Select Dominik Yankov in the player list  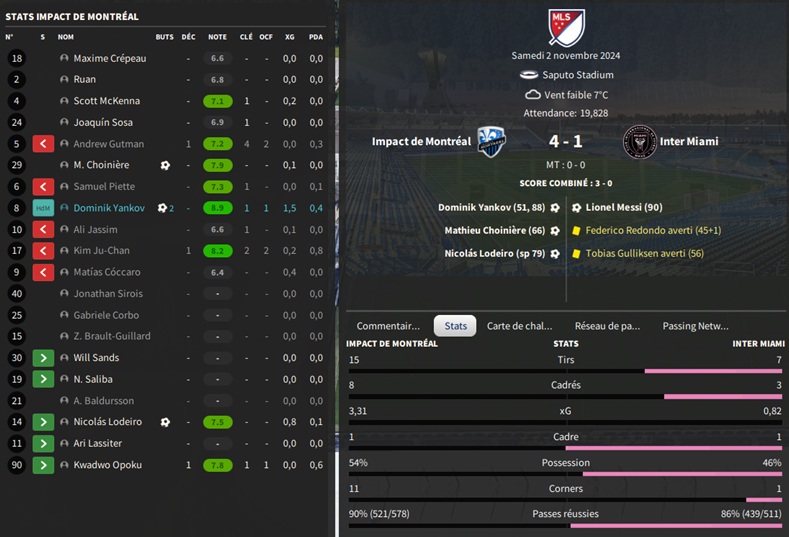(x=110, y=208)
